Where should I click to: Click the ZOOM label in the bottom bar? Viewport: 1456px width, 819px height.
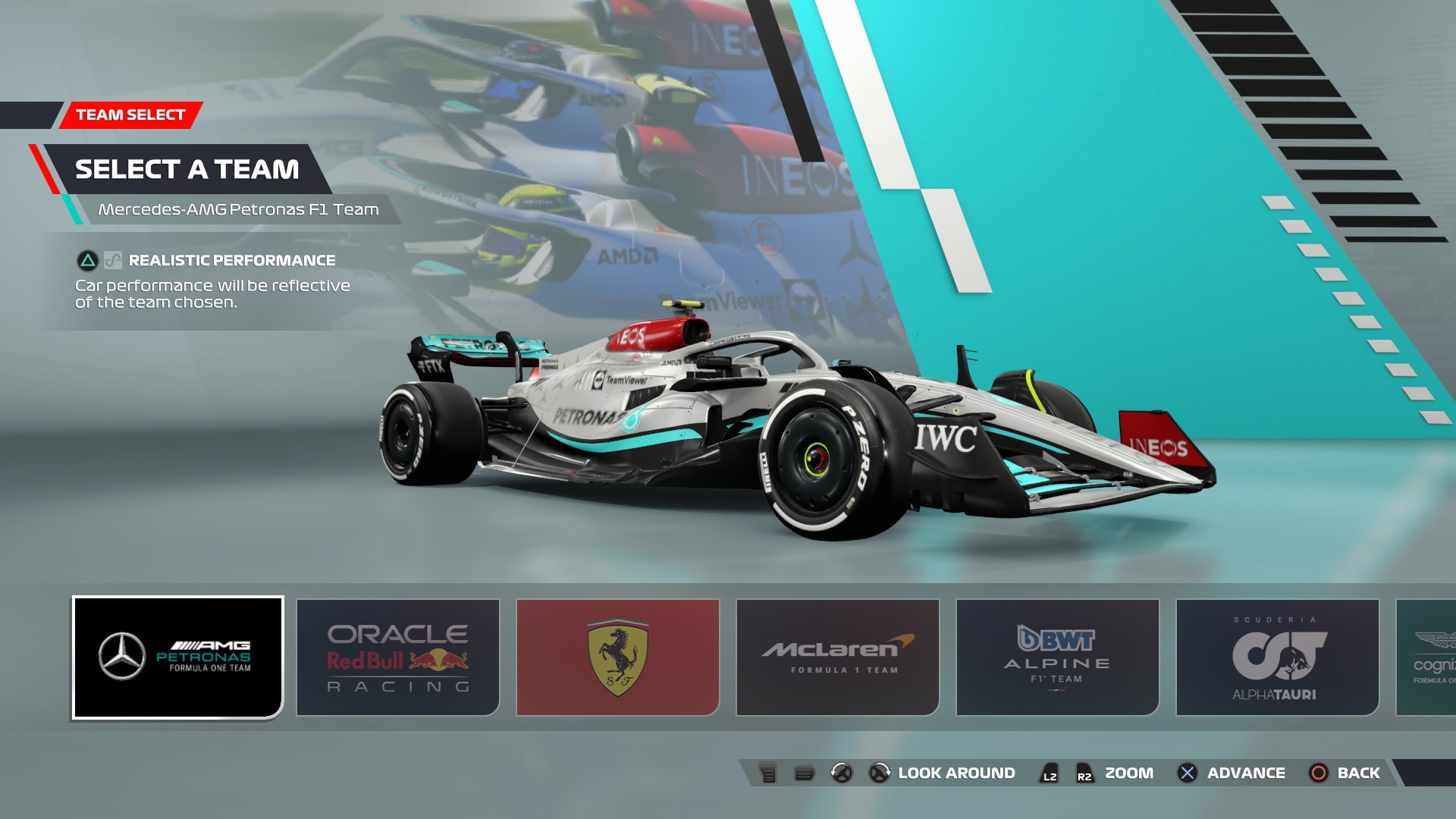(1129, 773)
